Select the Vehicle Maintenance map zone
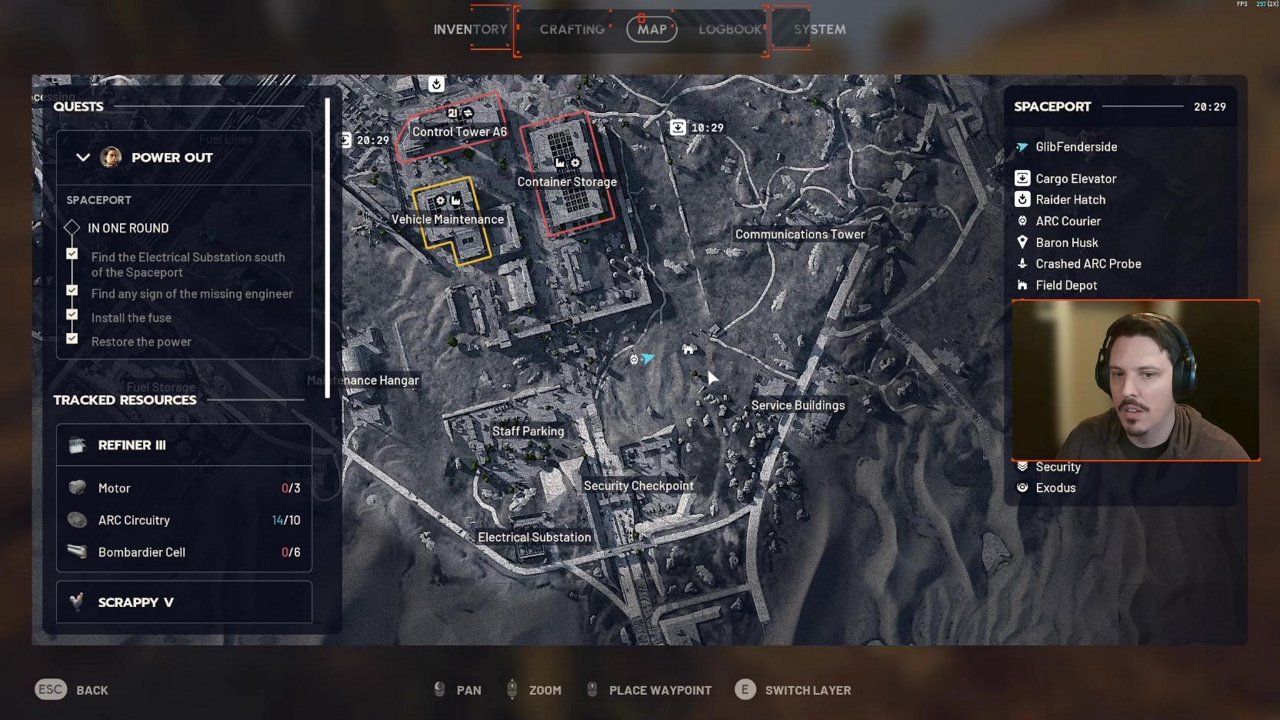This screenshot has height=720, width=1280. click(448, 219)
